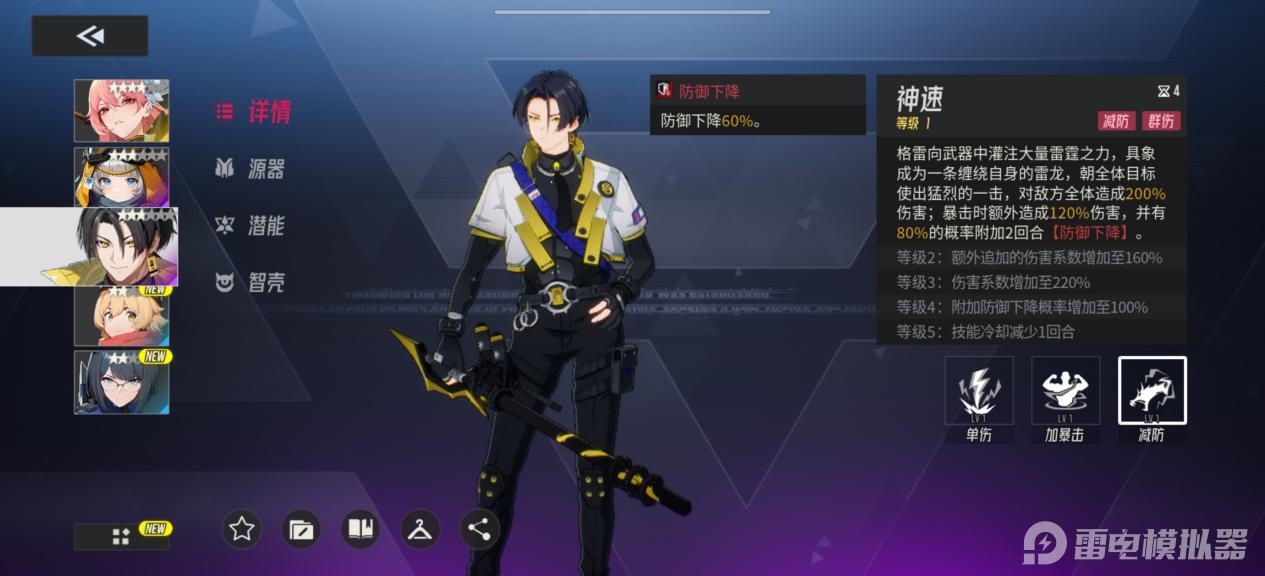Open the clothes hanger skin button

tap(420, 529)
